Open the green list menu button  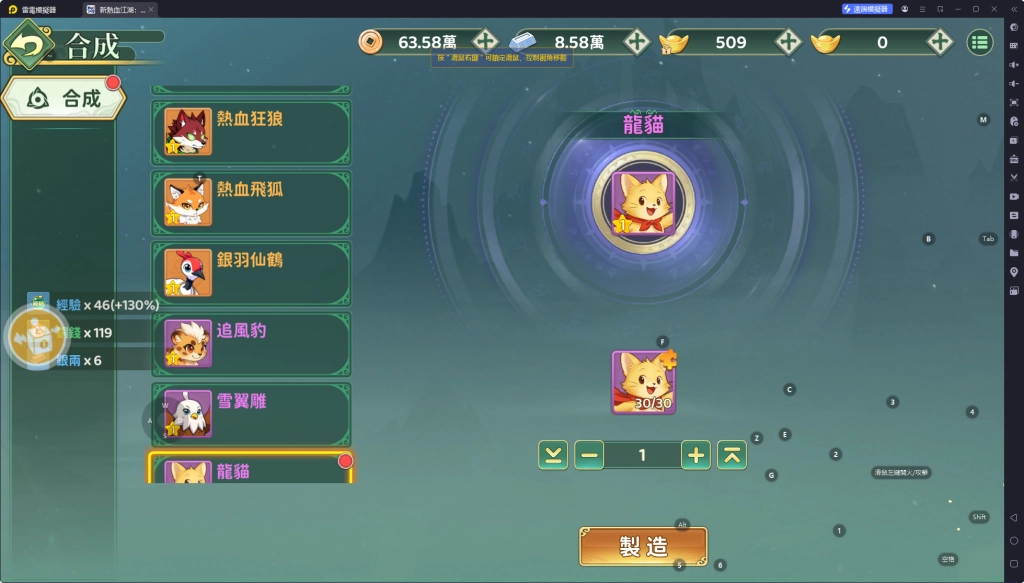979,42
